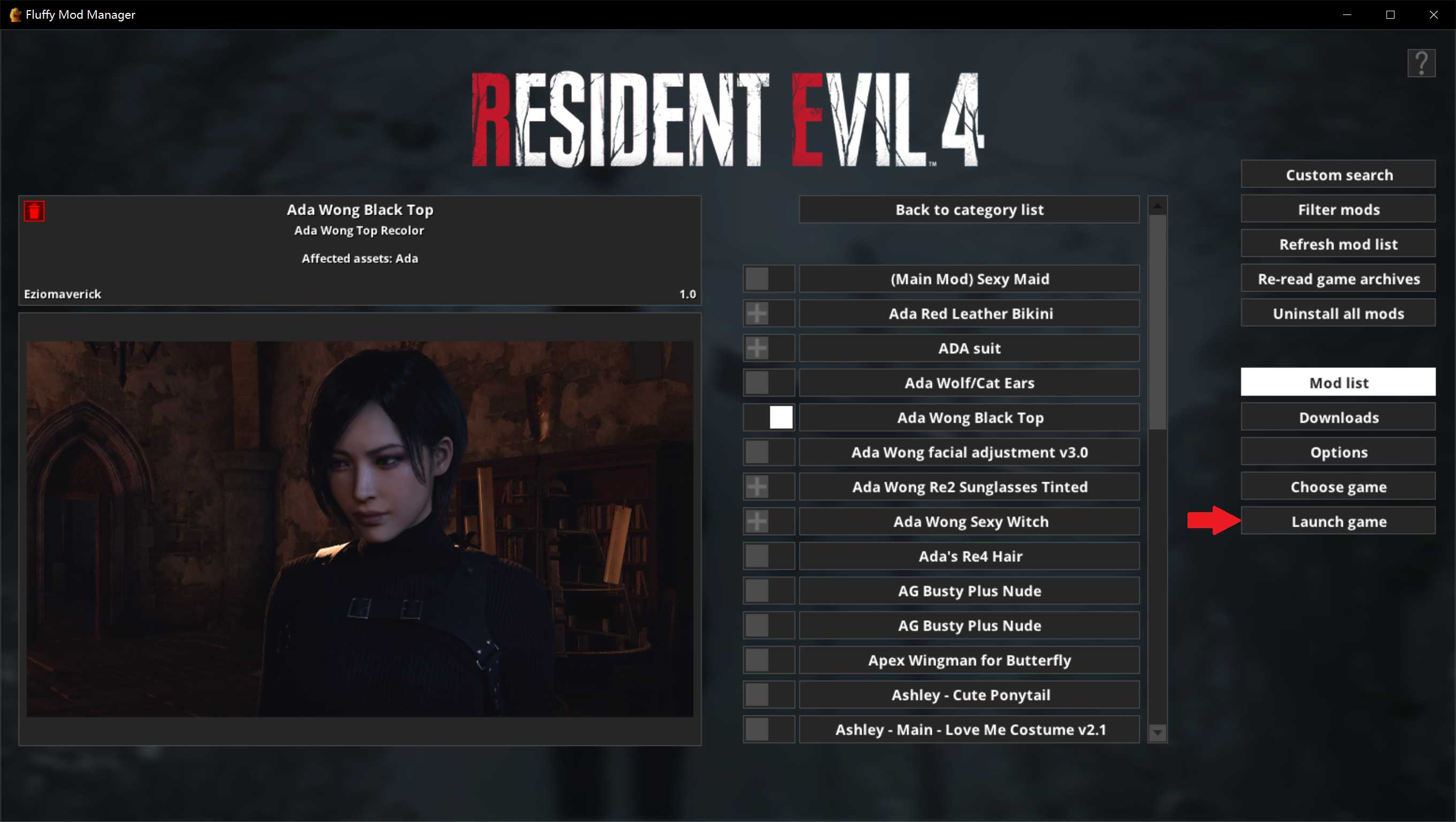1456x822 pixels.
Task: Click the mod list scroll-down arrow
Action: (1157, 733)
